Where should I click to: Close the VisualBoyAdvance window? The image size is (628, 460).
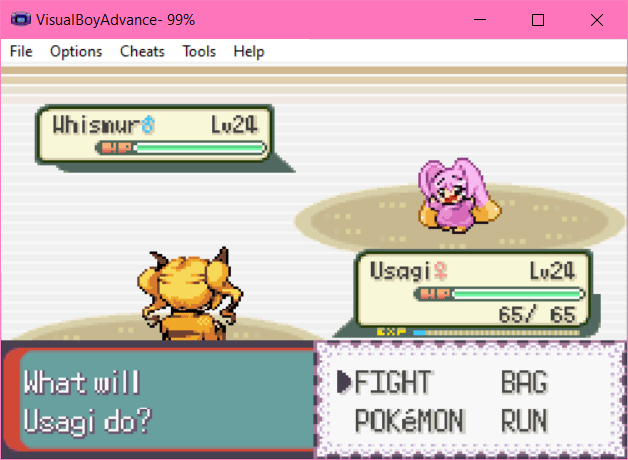click(x=597, y=19)
